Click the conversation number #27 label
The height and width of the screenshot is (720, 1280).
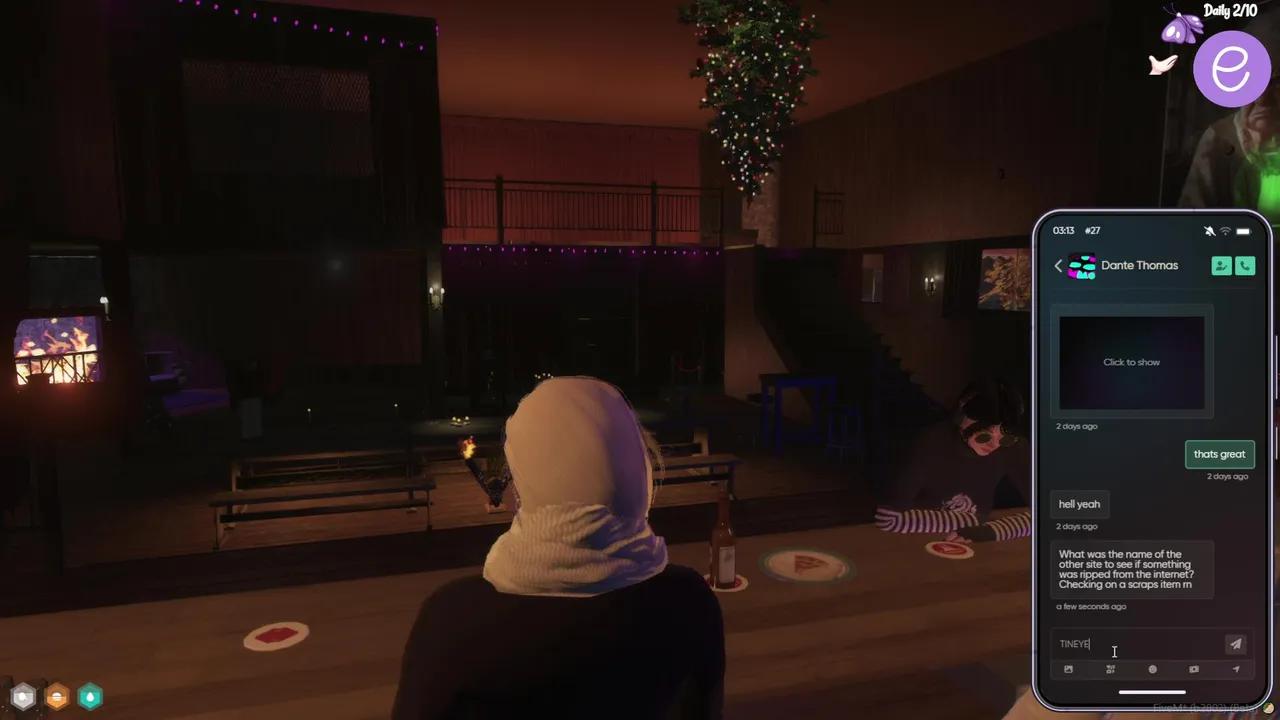point(1092,230)
